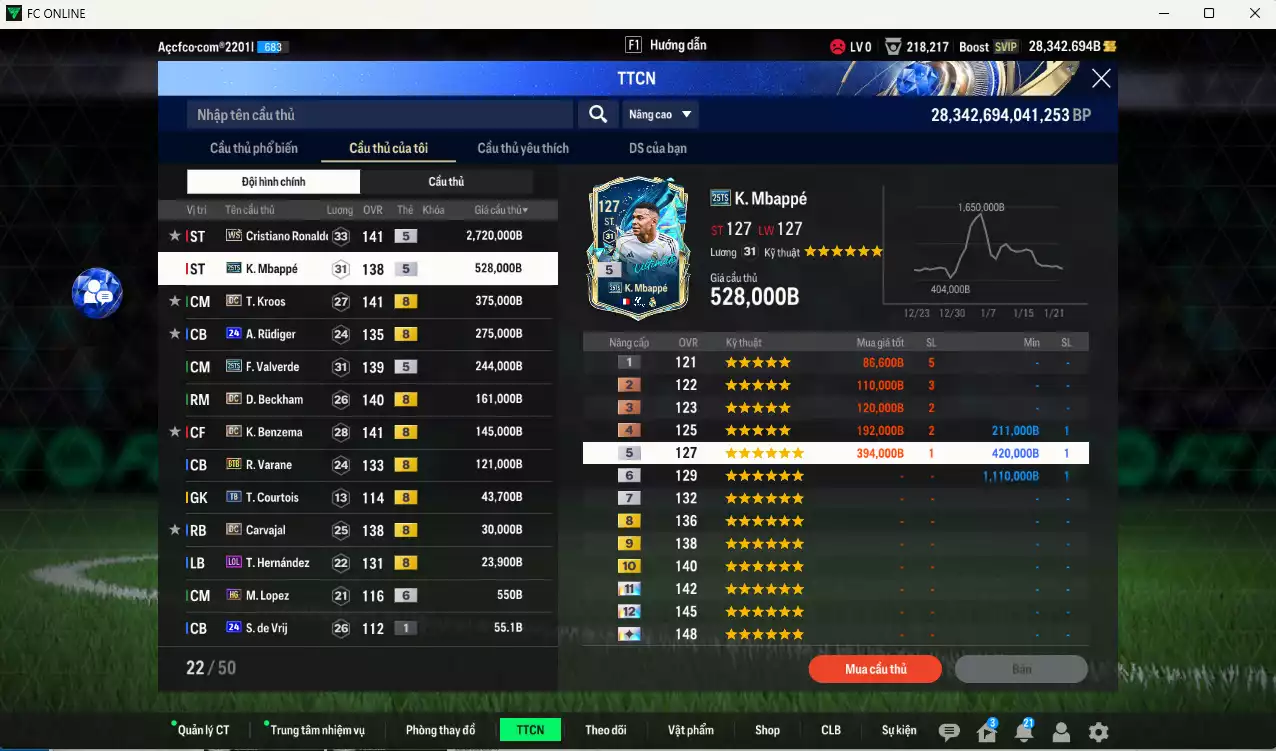Image resolution: width=1276 pixels, height=751 pixels.
Task: Sort by Giá cầu thủ column header
Action: click(501, 210)
